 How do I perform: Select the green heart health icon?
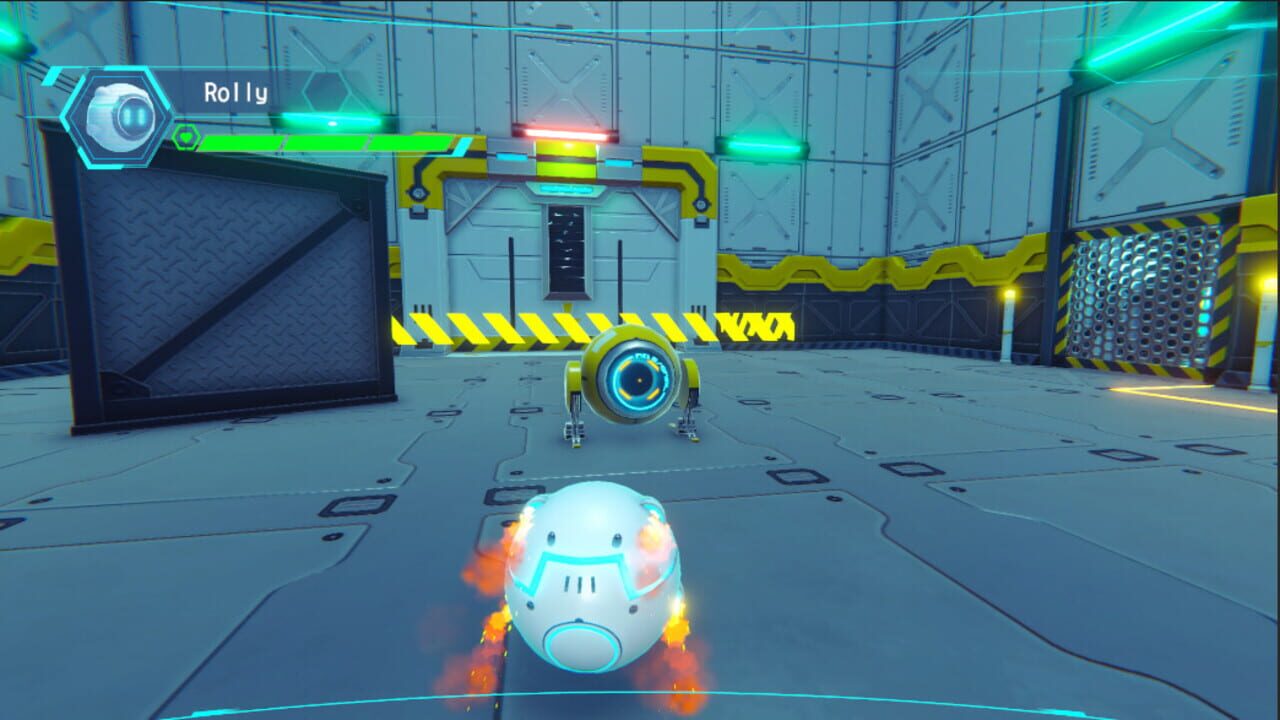tap(187, 138)
